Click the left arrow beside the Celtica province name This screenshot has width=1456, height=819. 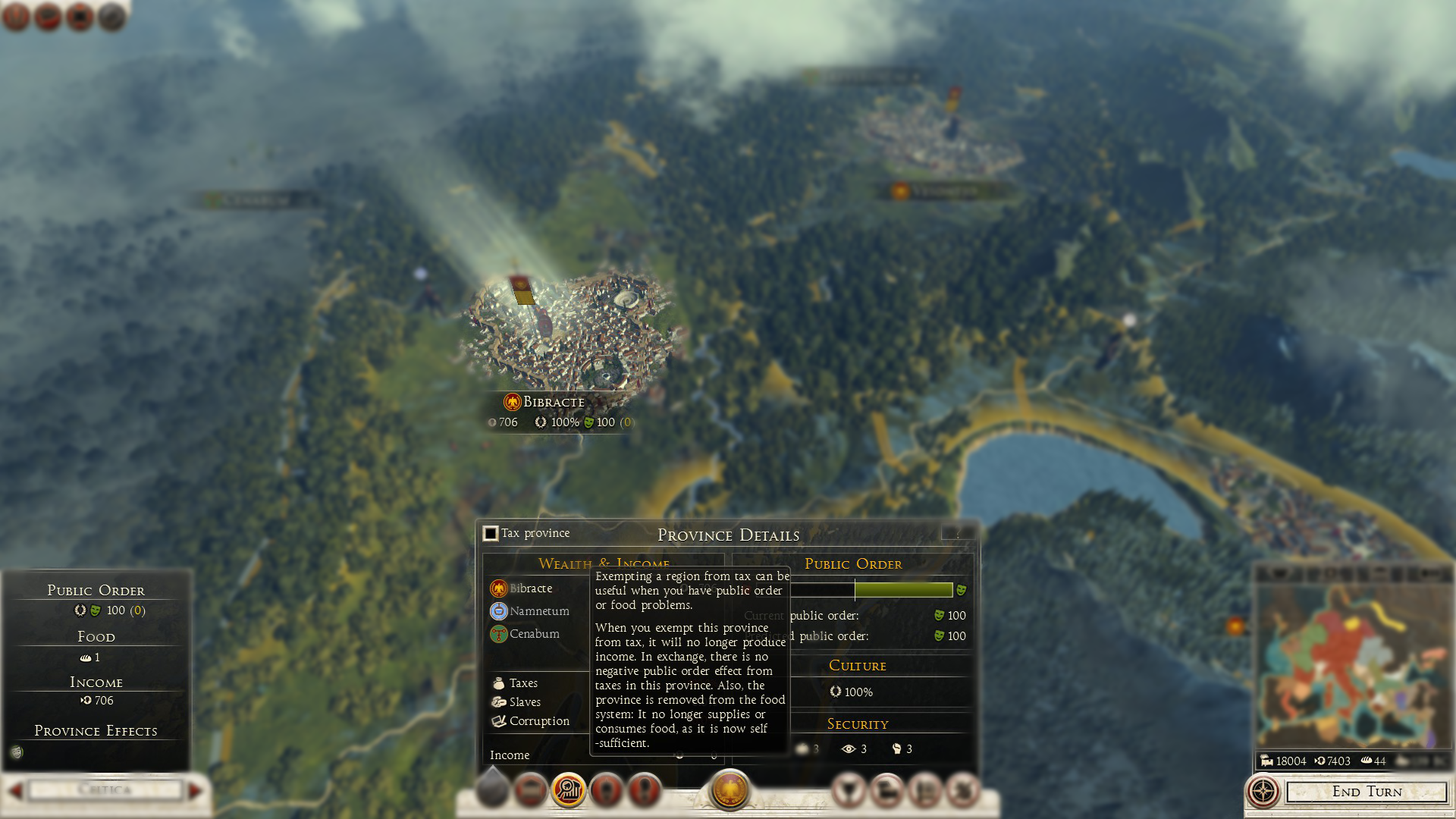click(x=17, y=789)
